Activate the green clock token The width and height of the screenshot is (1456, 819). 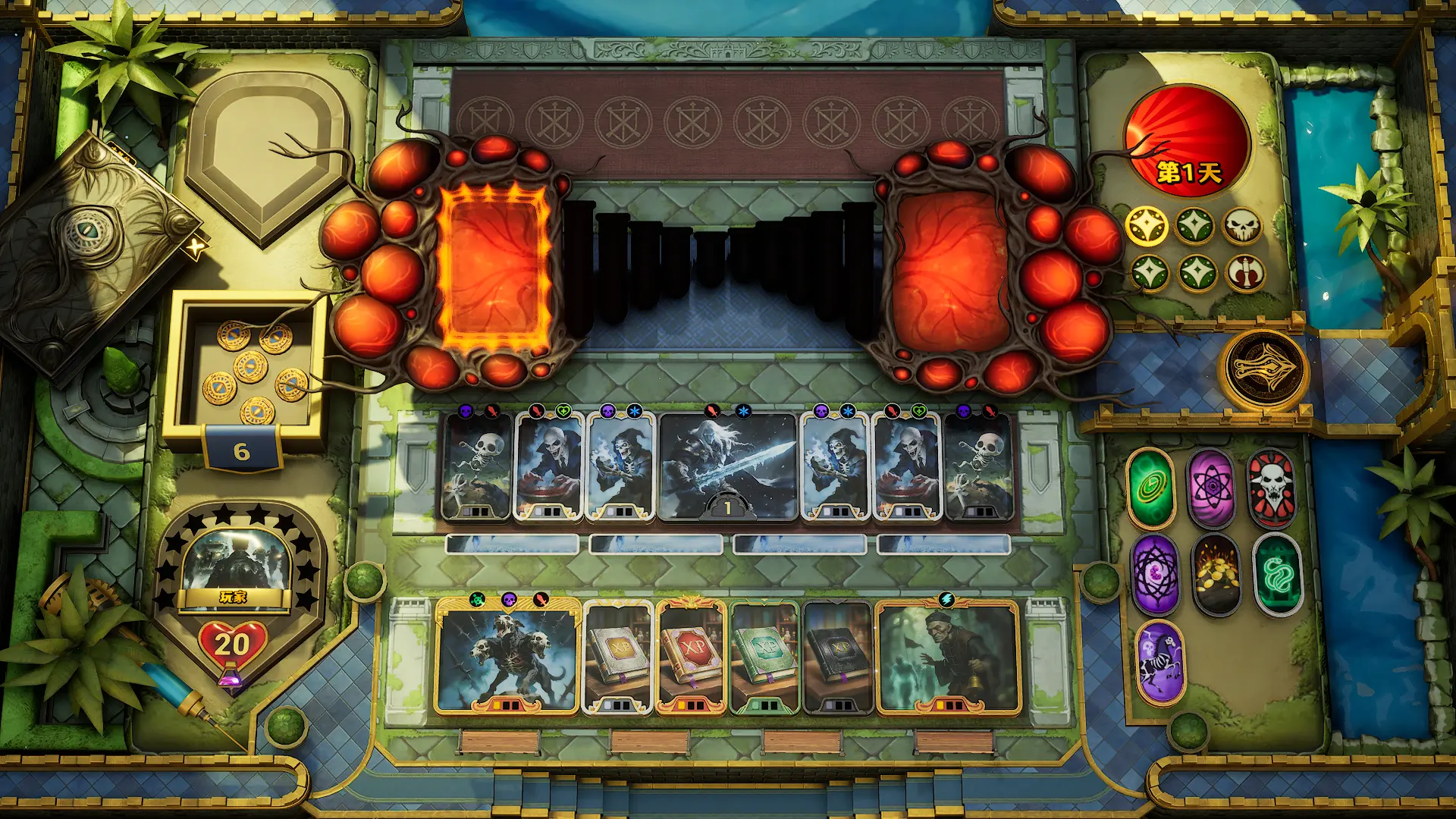point(1151,489)
